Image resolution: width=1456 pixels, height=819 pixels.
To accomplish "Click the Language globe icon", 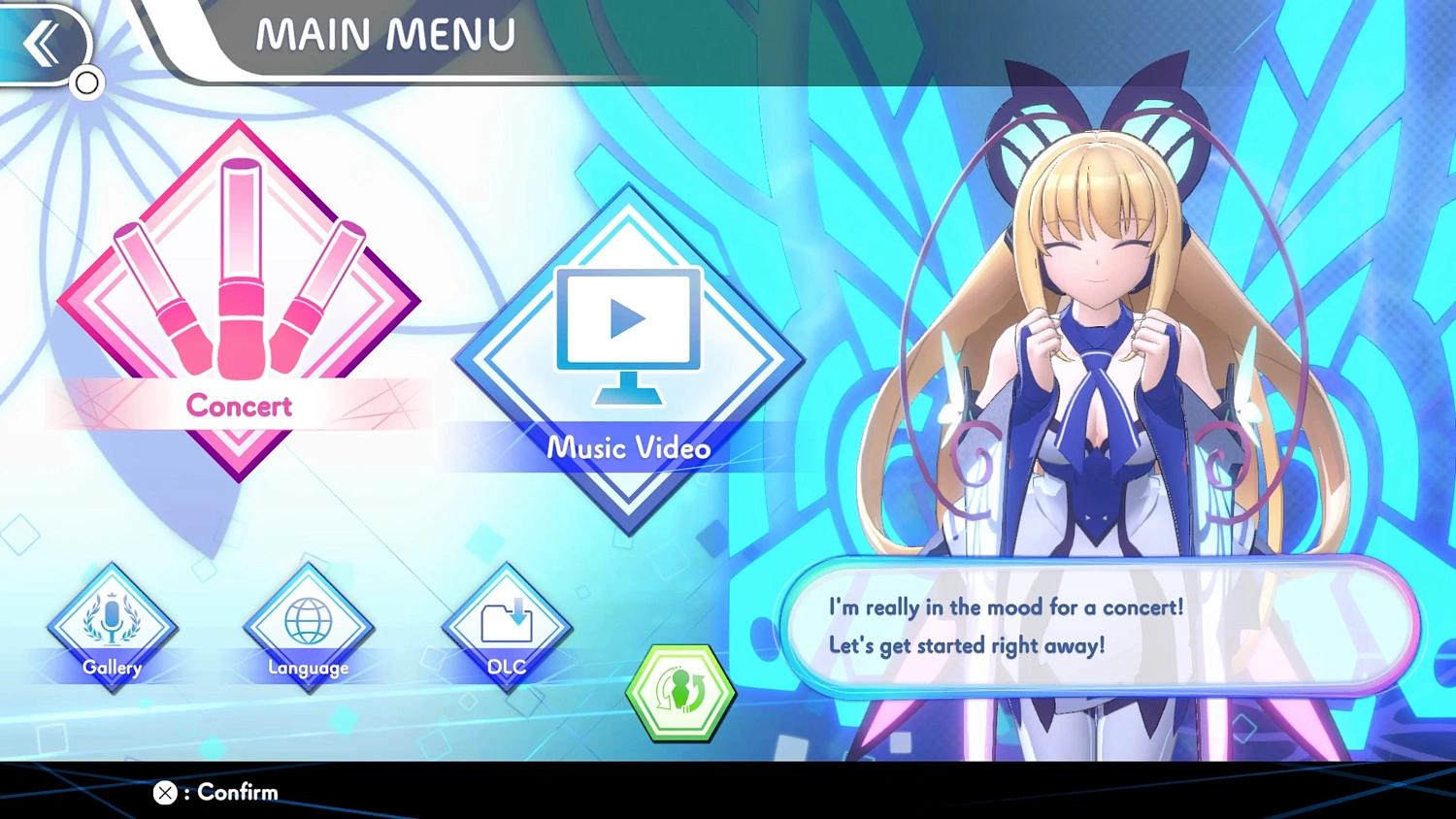I will point(308,621).
